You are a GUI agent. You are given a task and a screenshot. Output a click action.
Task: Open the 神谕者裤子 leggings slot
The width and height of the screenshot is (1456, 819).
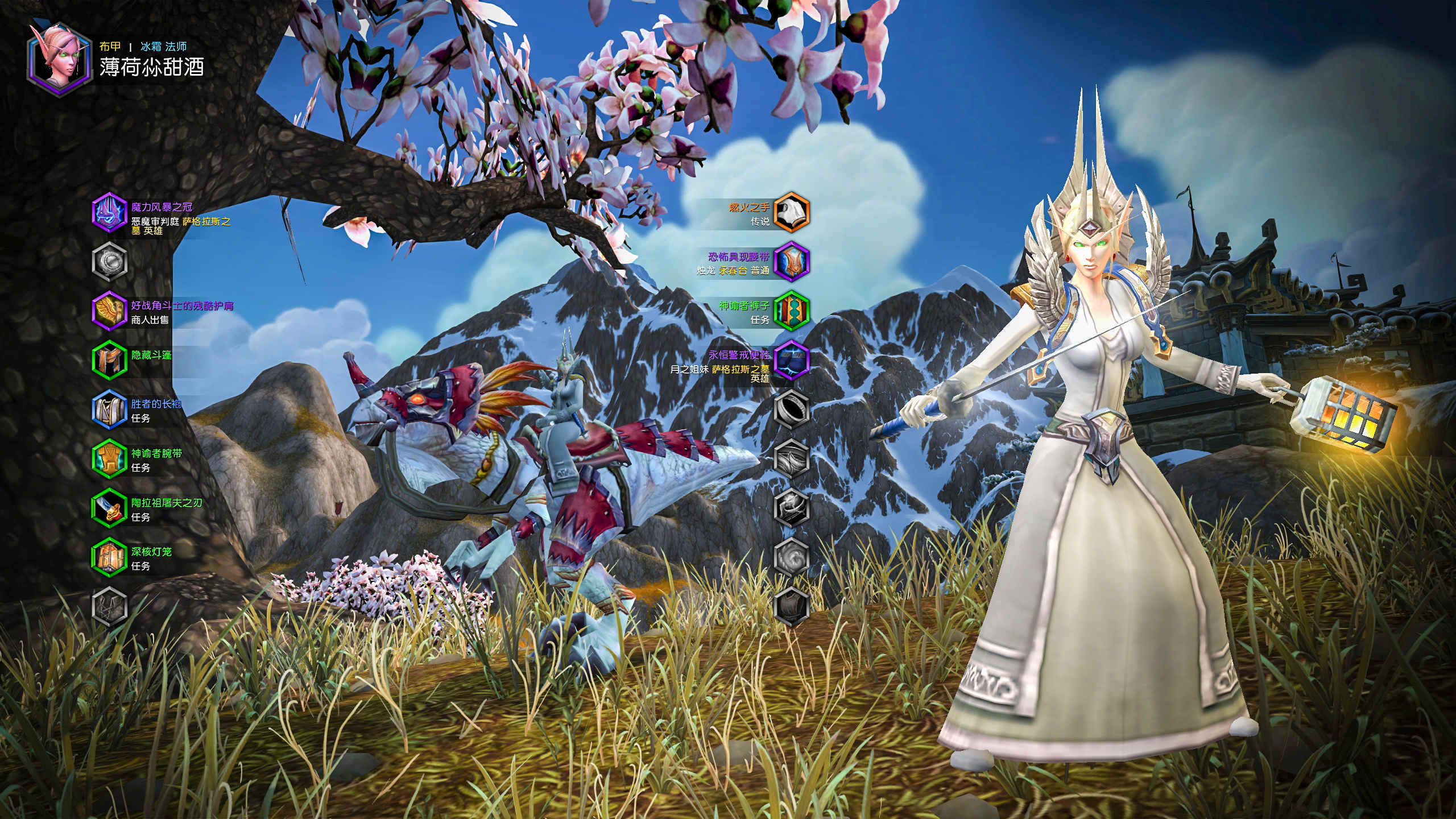coord(792,311)
